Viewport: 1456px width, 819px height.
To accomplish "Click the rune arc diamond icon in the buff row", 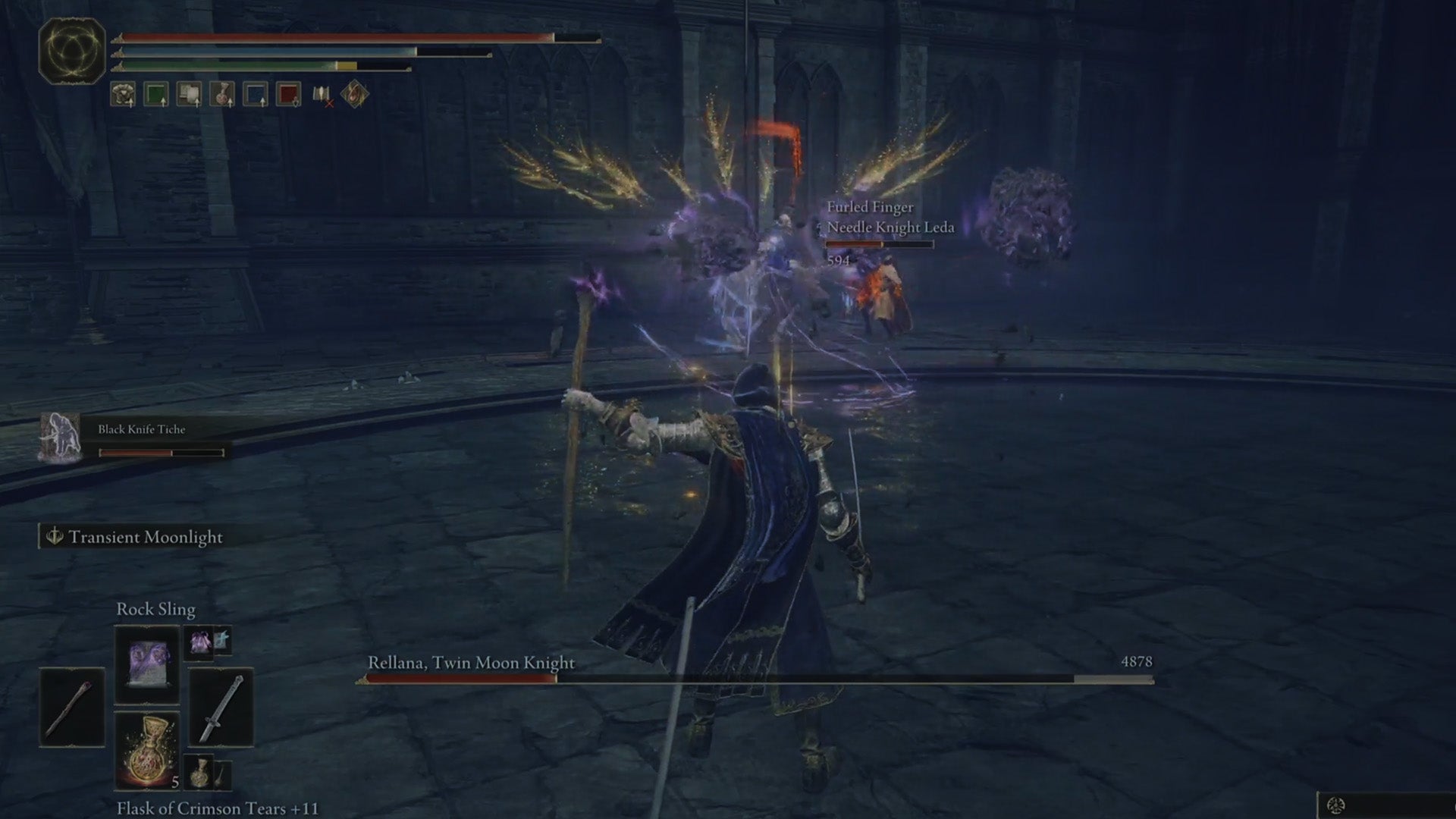I will [x=353, y=94].
